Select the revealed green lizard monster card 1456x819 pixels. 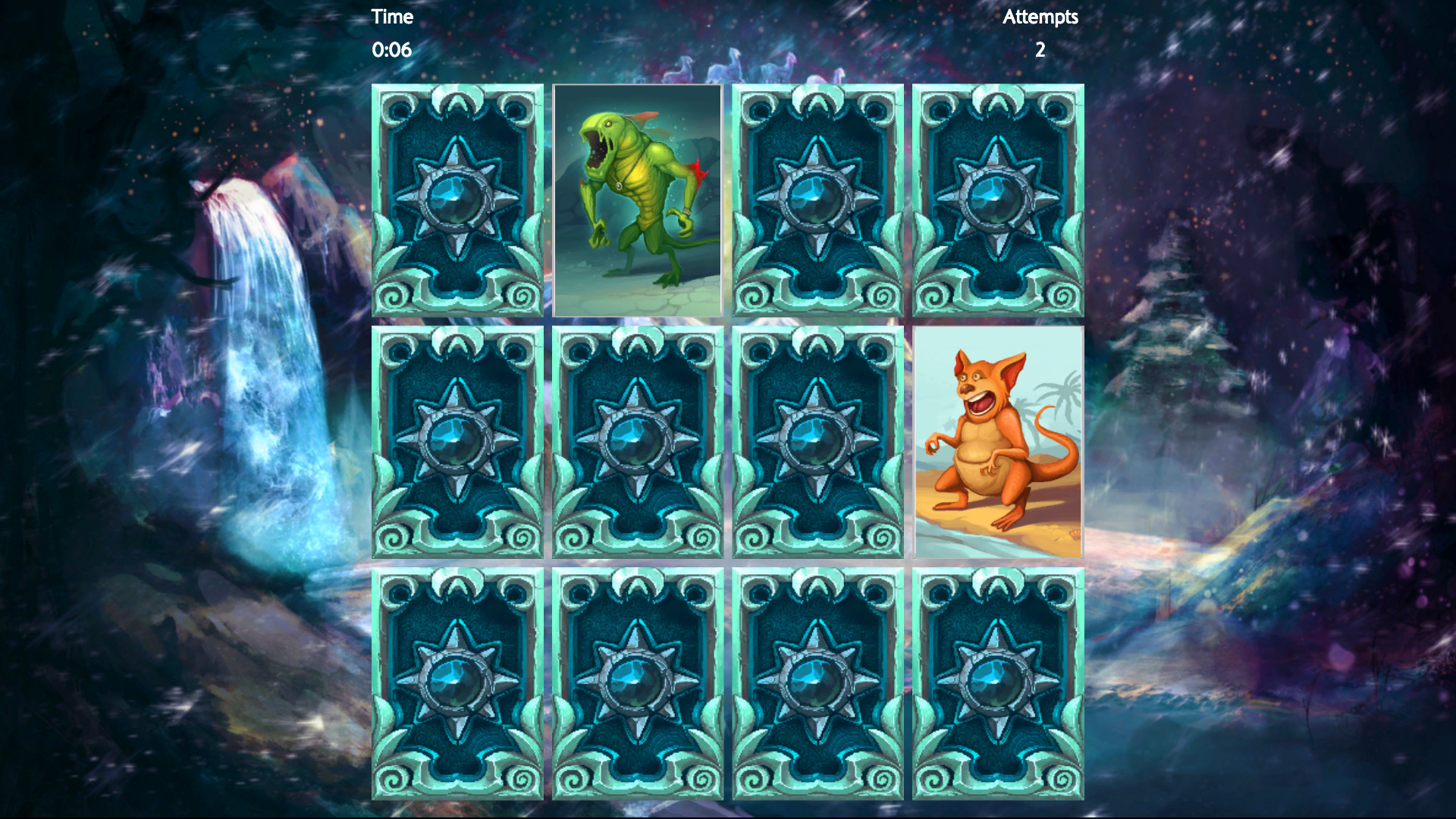pyautogui.click(x=637, y=201)
